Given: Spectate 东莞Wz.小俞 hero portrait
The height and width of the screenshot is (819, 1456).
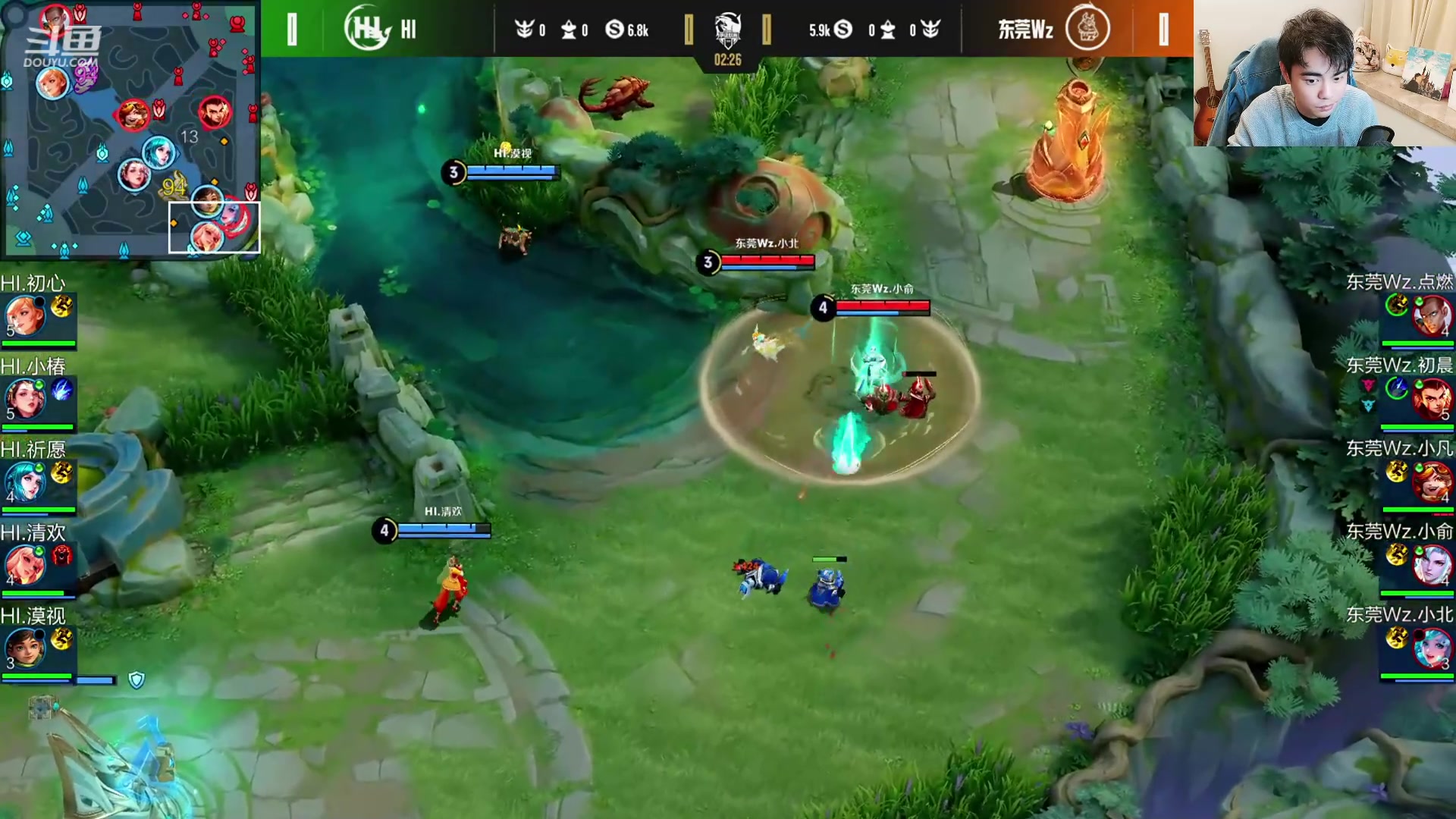Looking at the screenshot, I should [1431, 564].
